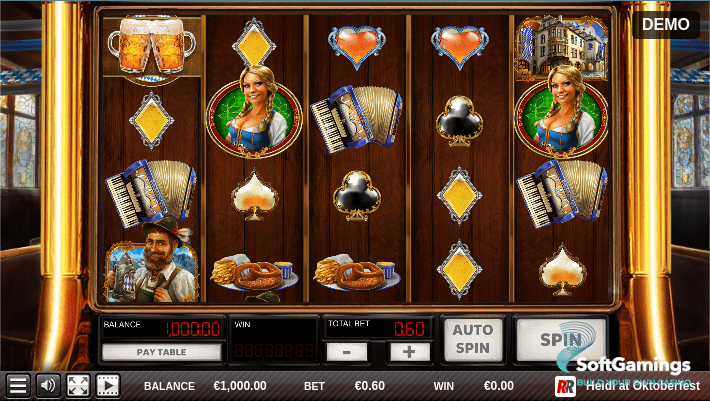
Task: Spin the slot reels
Action: point(560,340)
